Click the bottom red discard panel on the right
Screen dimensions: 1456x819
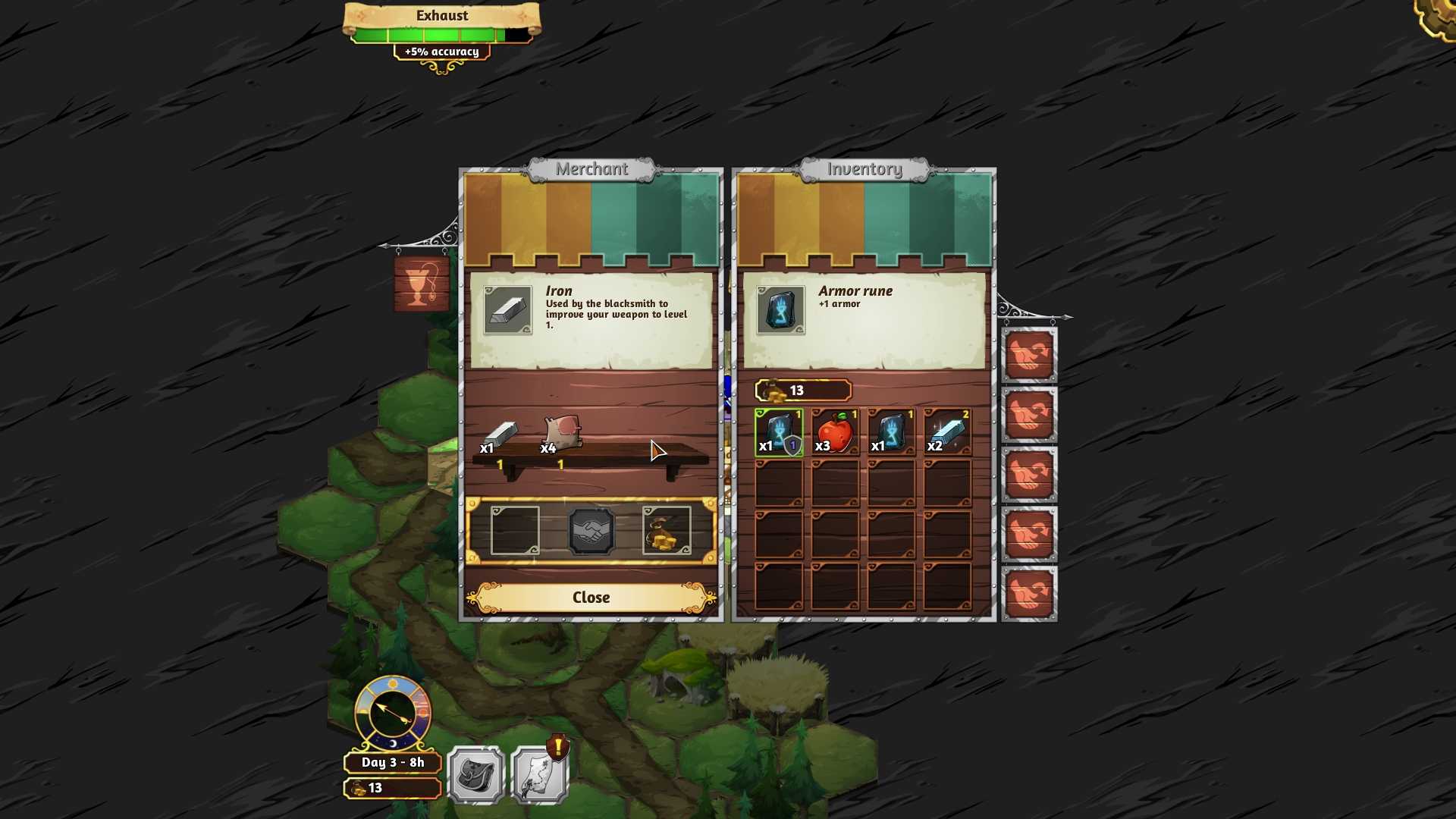(1029, 595)
